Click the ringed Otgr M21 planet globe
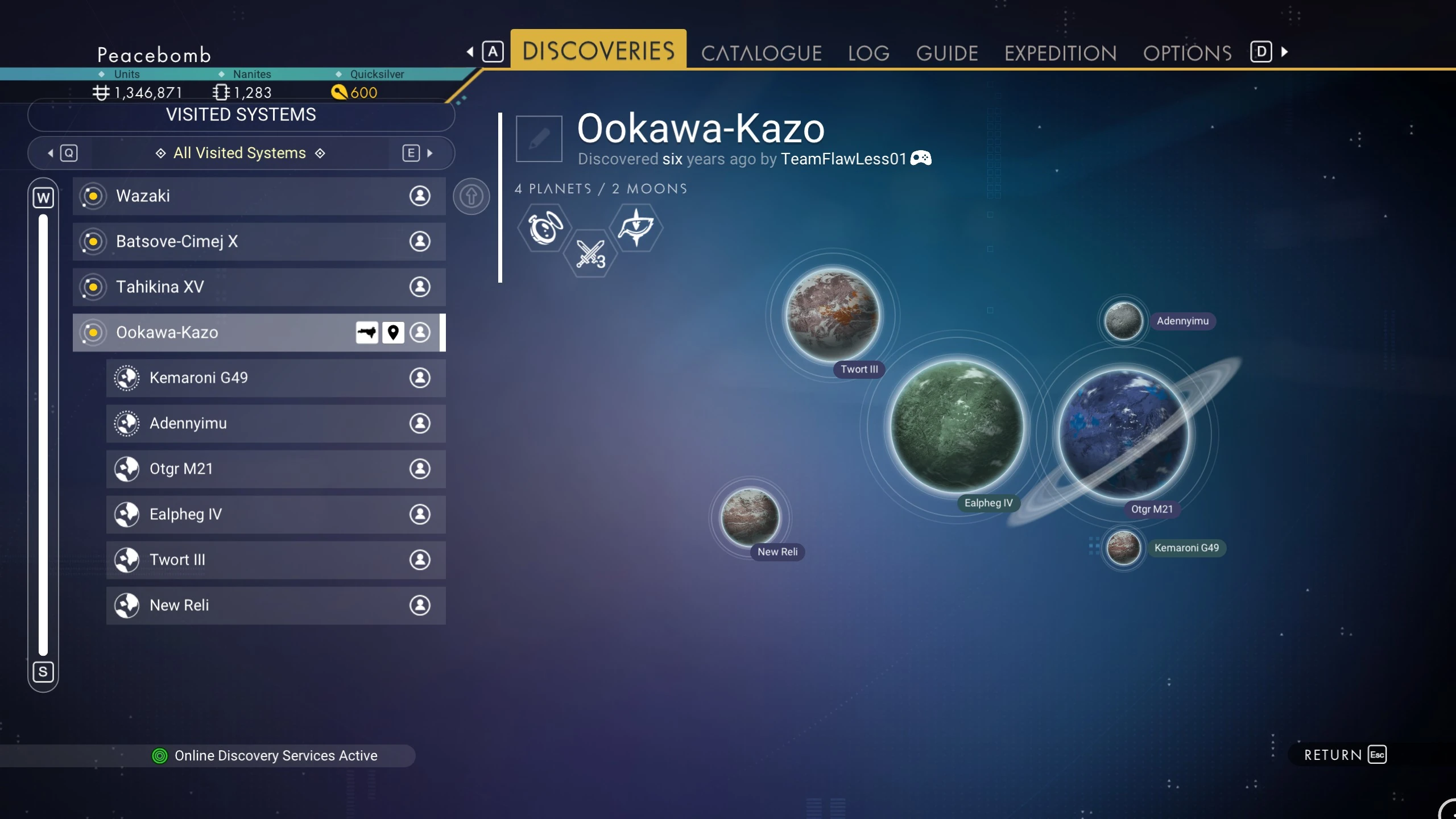 [1123, 434]
